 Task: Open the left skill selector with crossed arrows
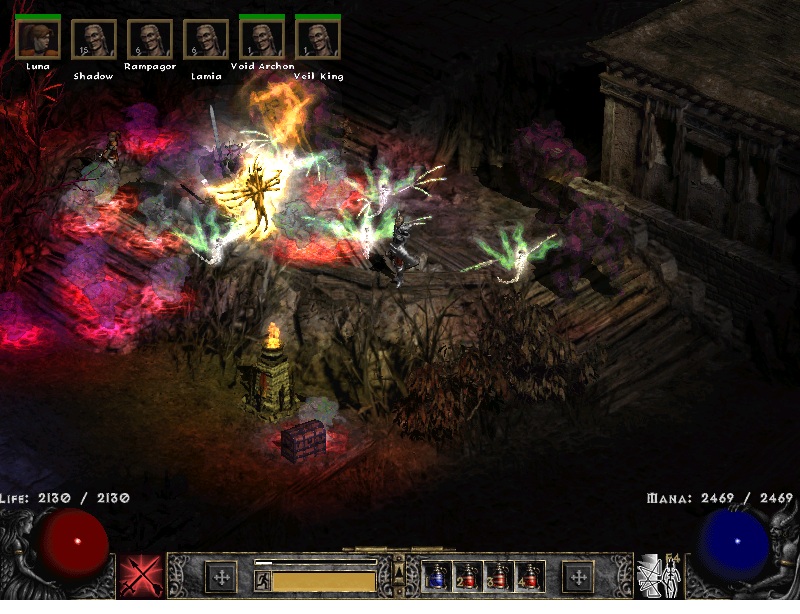pyautogui.click(x=139, y=577)
